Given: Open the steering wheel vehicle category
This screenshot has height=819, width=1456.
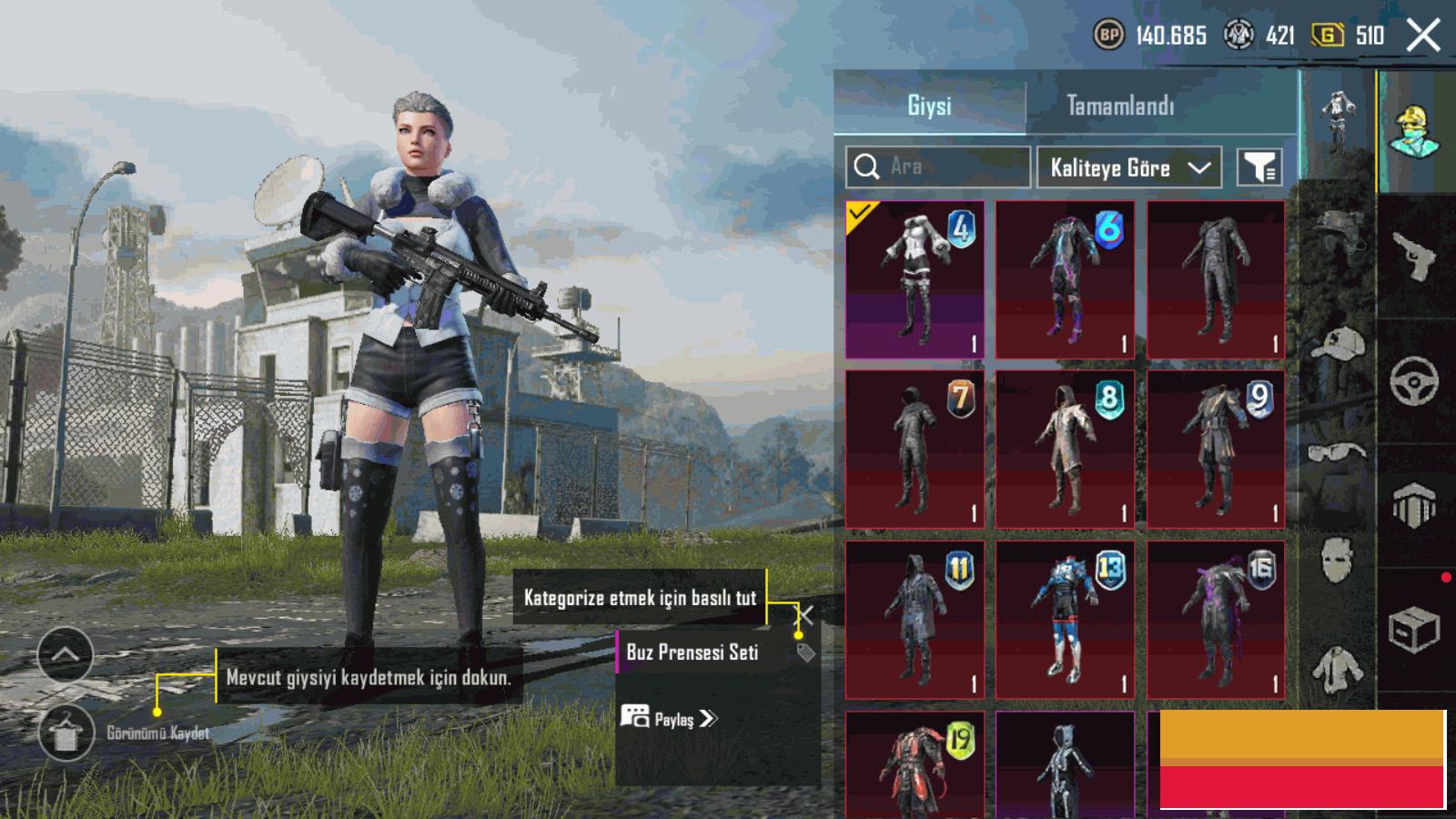Looking at the screenshot, I should (1413, 380).
